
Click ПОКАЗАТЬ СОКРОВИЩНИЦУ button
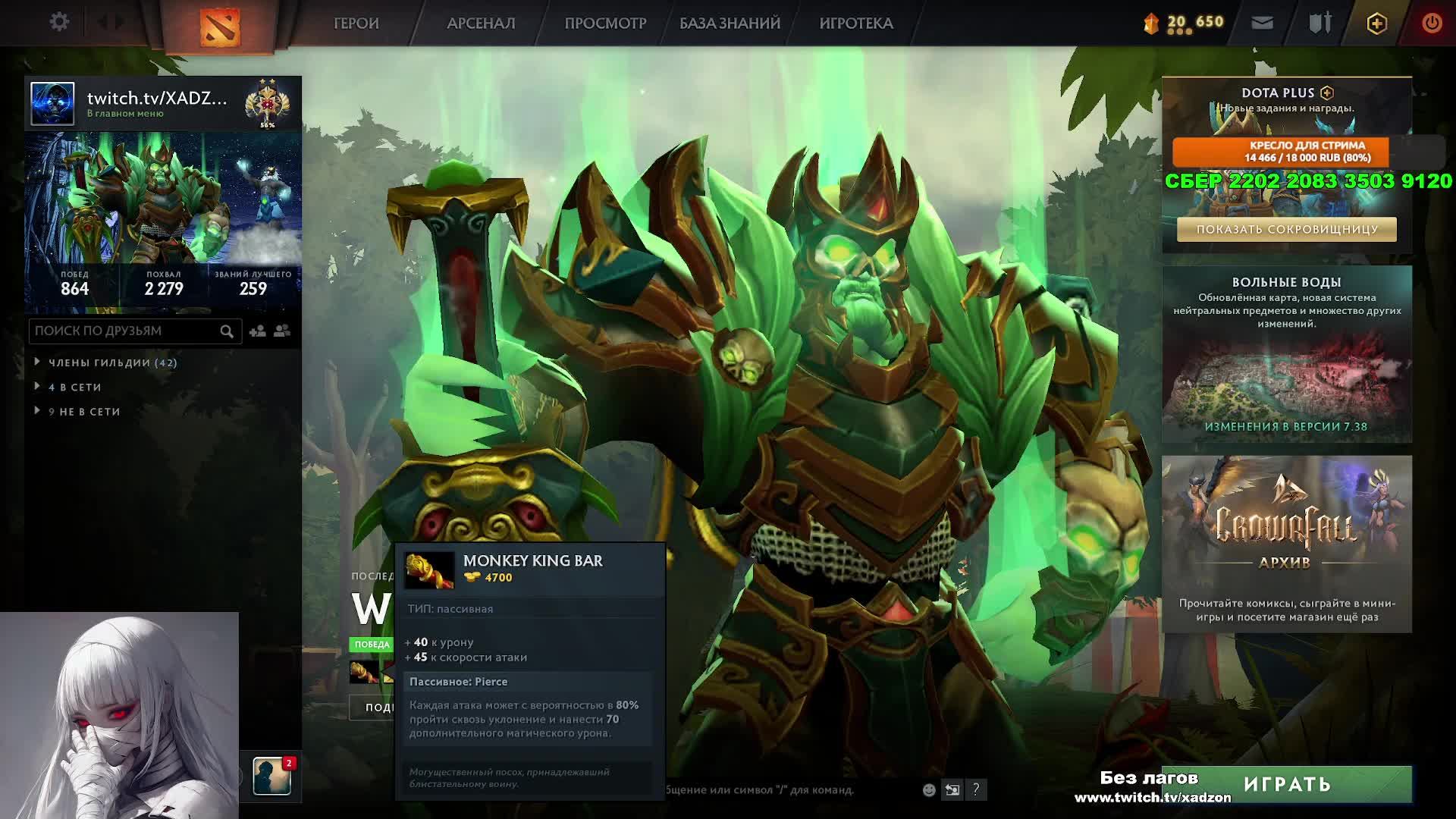click(x=1286, y=230)
